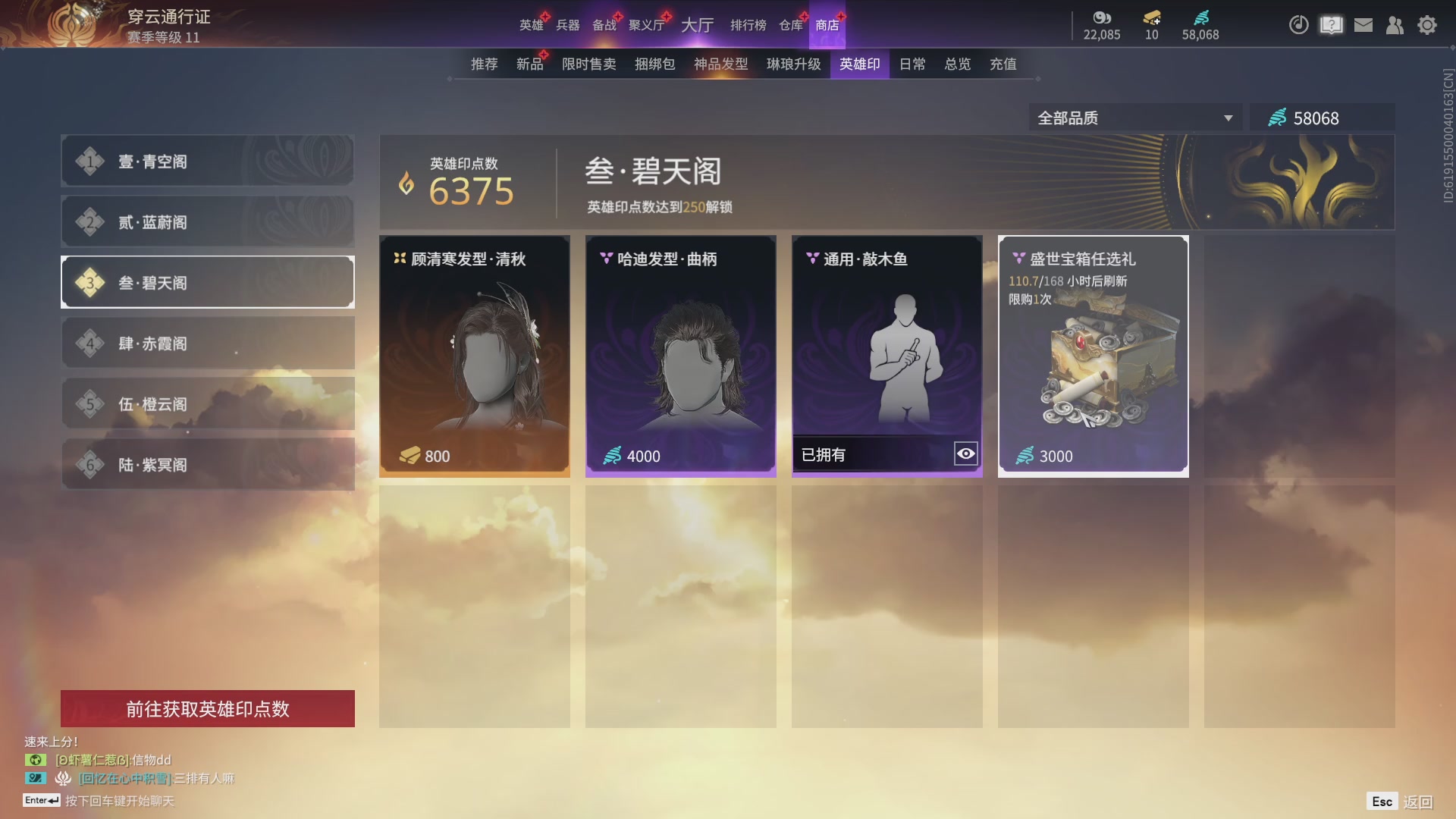Open the game settings gear icon
The height and width of the screenshot is (819, 1456).
1427,25
